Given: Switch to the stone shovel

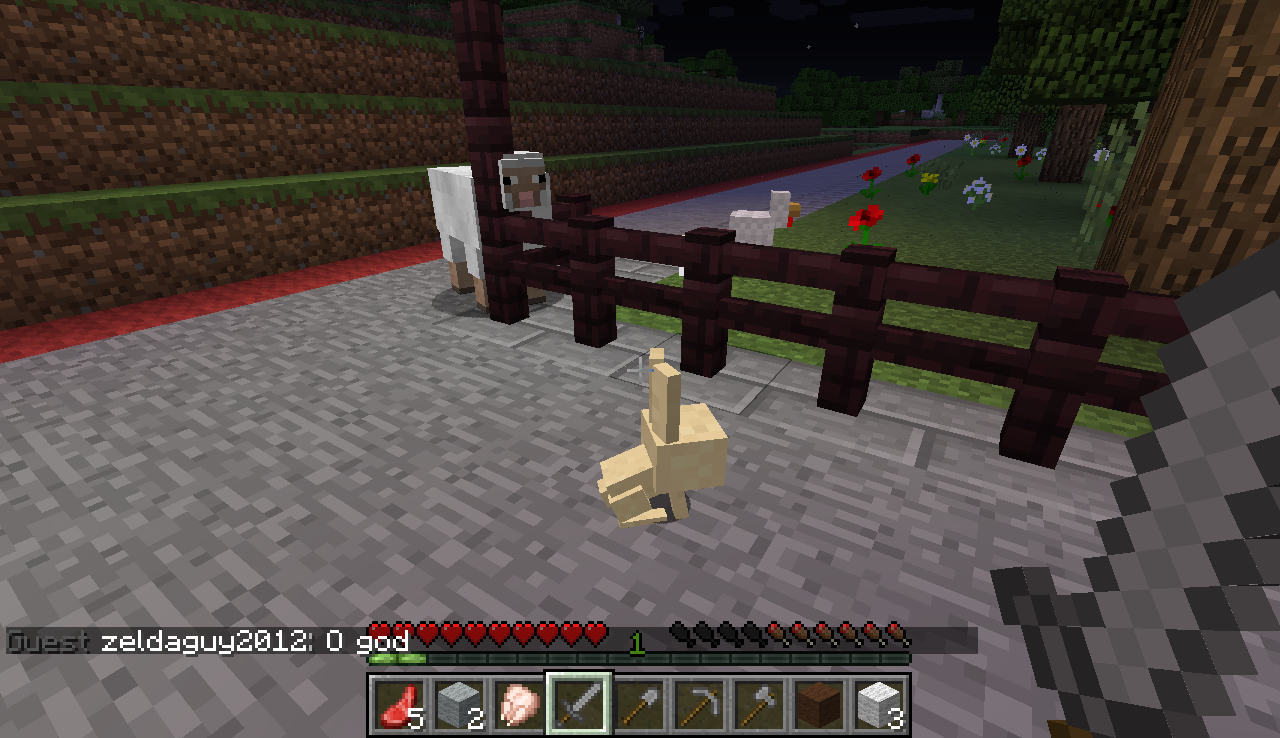Looking at the screenshot, I should pos(638,704).
